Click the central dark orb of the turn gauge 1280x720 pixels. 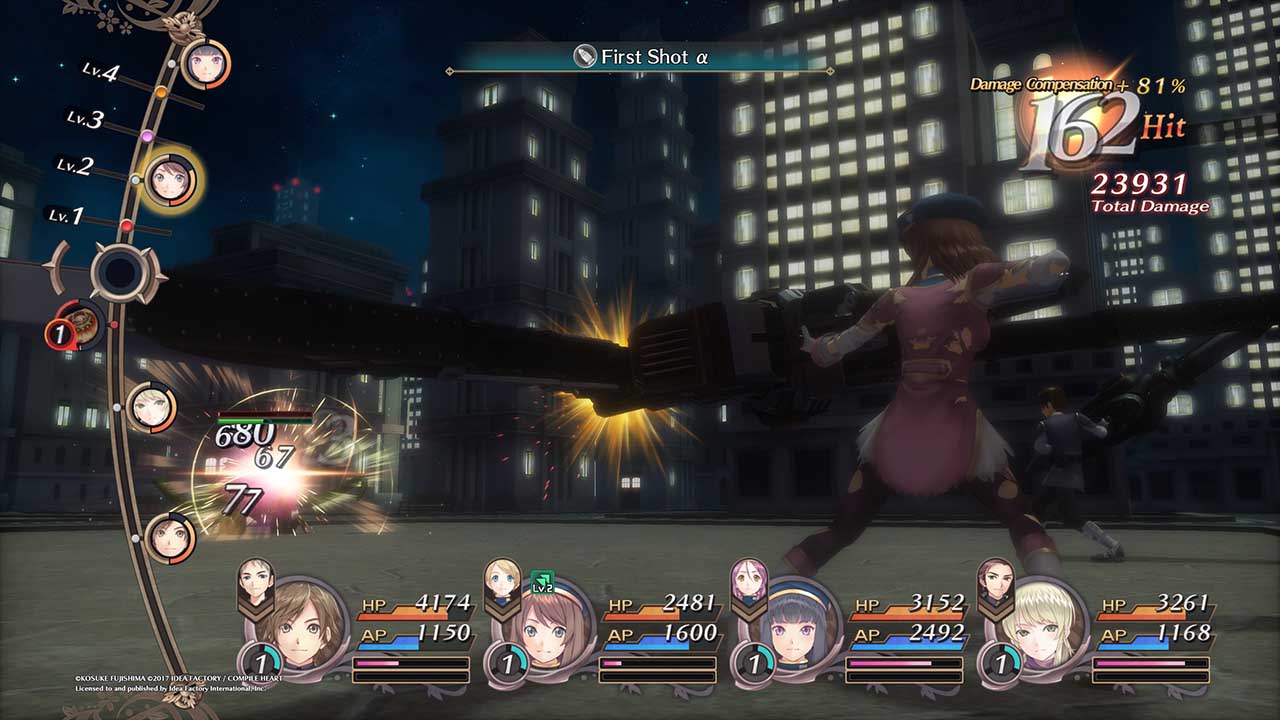click(x=118, y=273)
